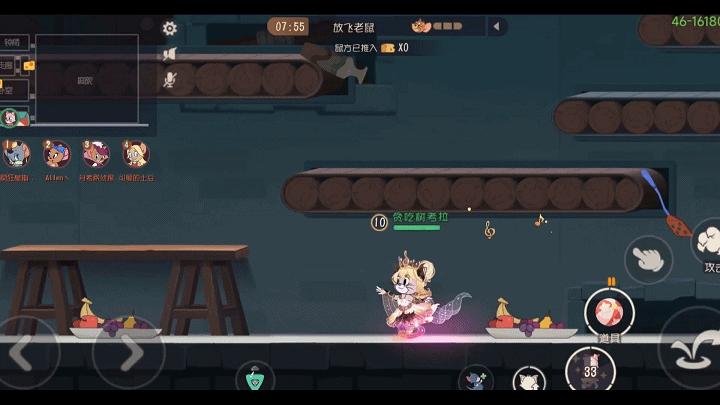Tap the fist attack button

[x=706, y=243]
